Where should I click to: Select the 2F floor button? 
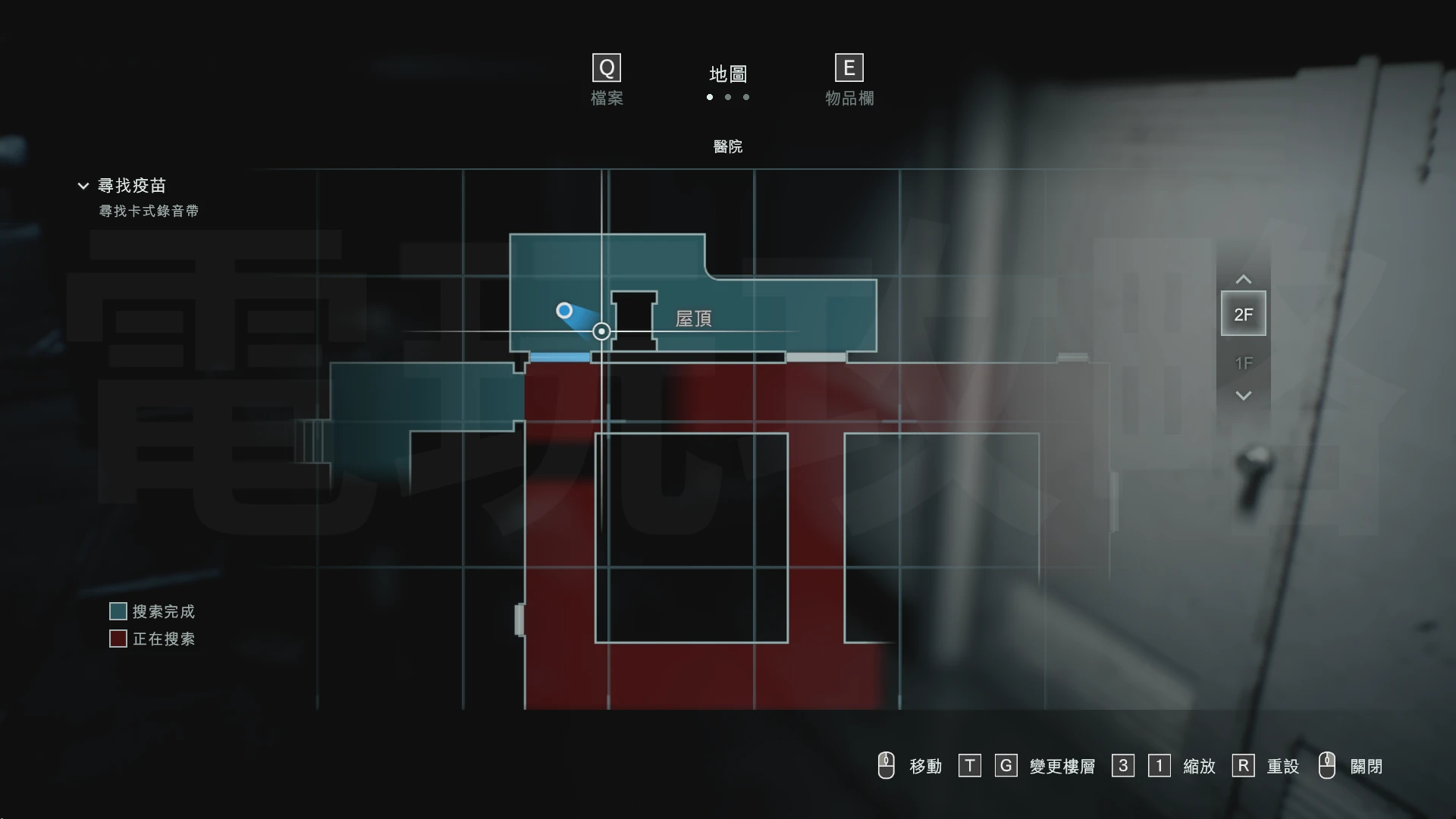(x=1243, y=314)
